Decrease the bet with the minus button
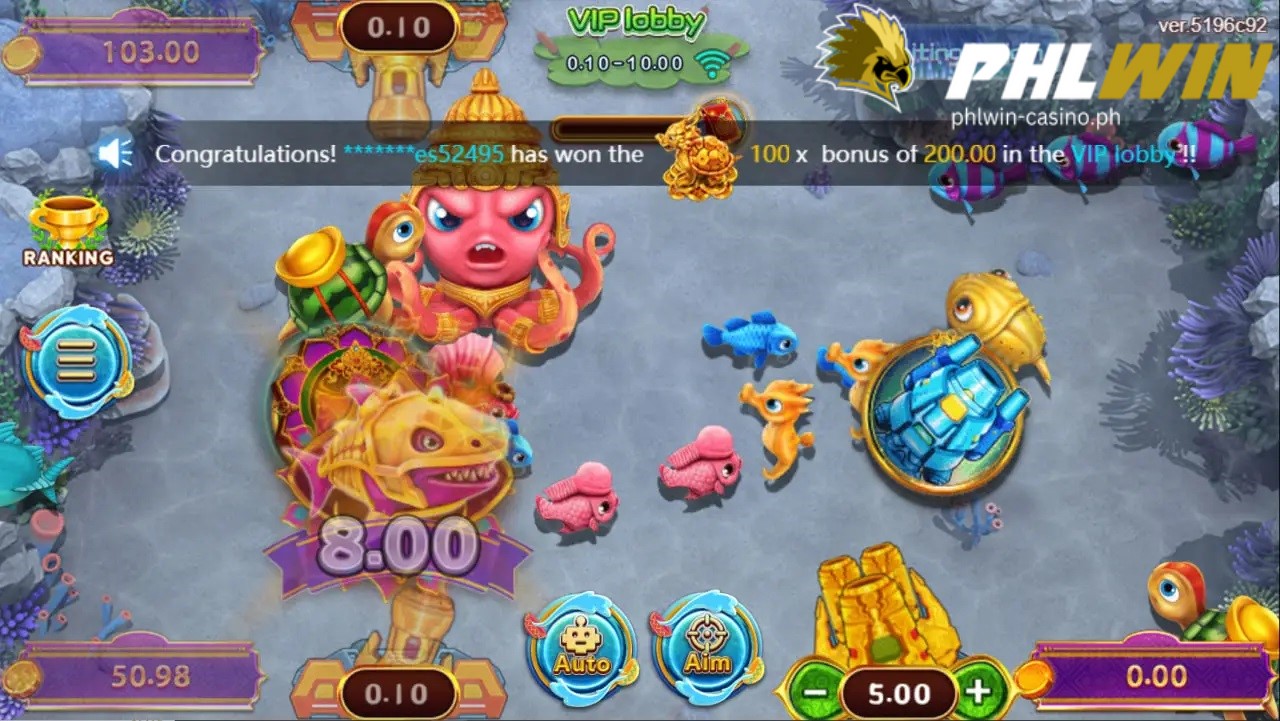This screenshot has height=721, width=1280. click(x=815, y=692)
